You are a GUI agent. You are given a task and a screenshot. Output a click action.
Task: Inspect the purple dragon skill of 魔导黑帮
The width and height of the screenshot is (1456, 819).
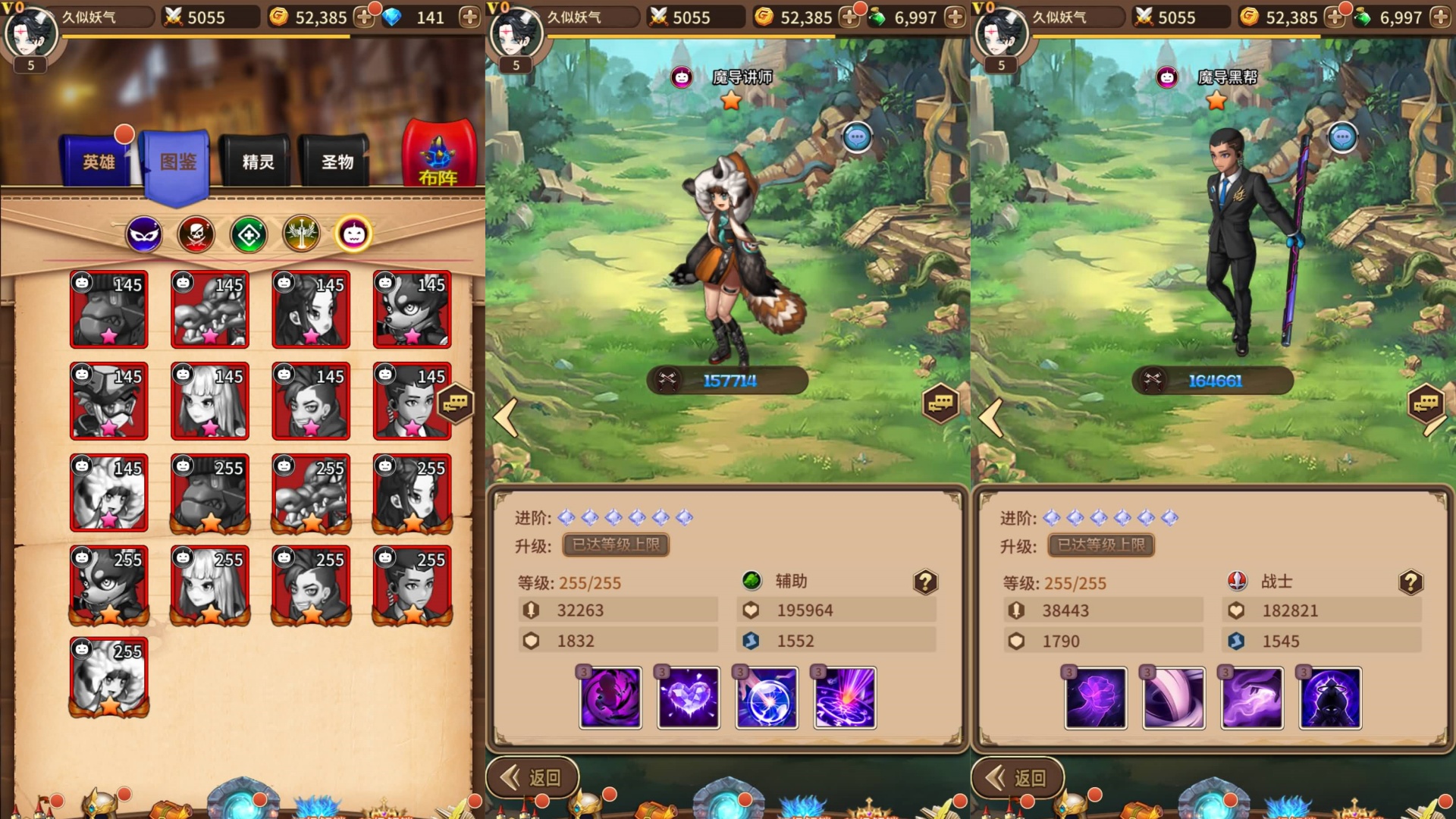click(x=1252, y=698)
